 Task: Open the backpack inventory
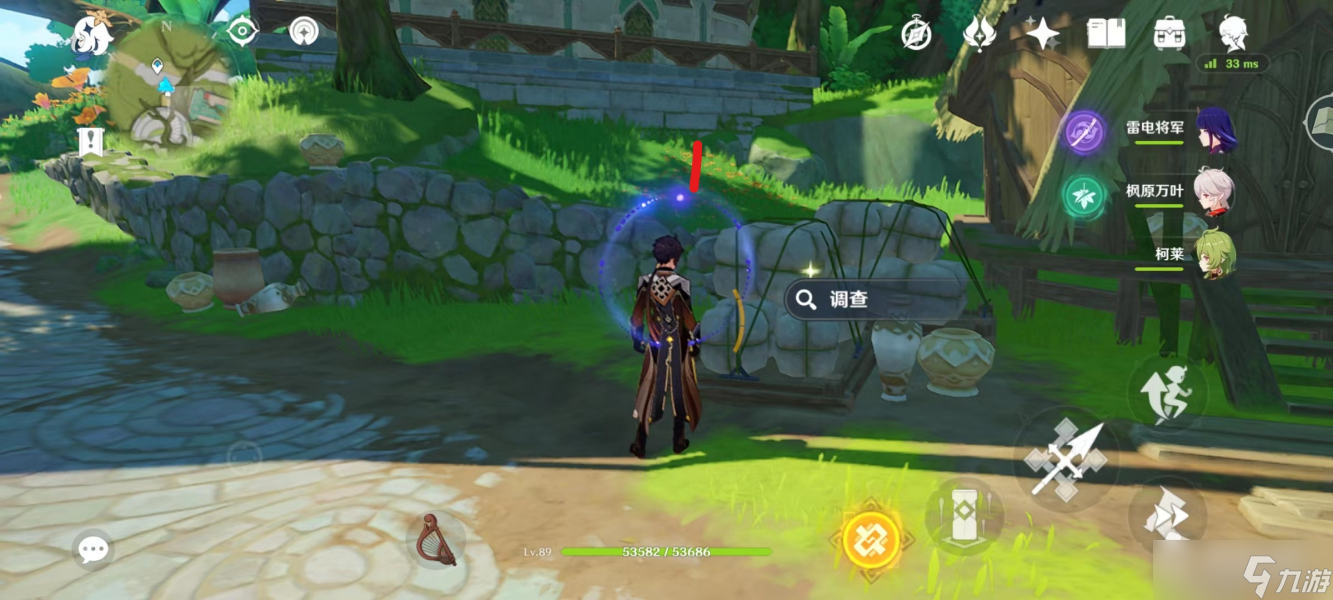click(1169, 34)
